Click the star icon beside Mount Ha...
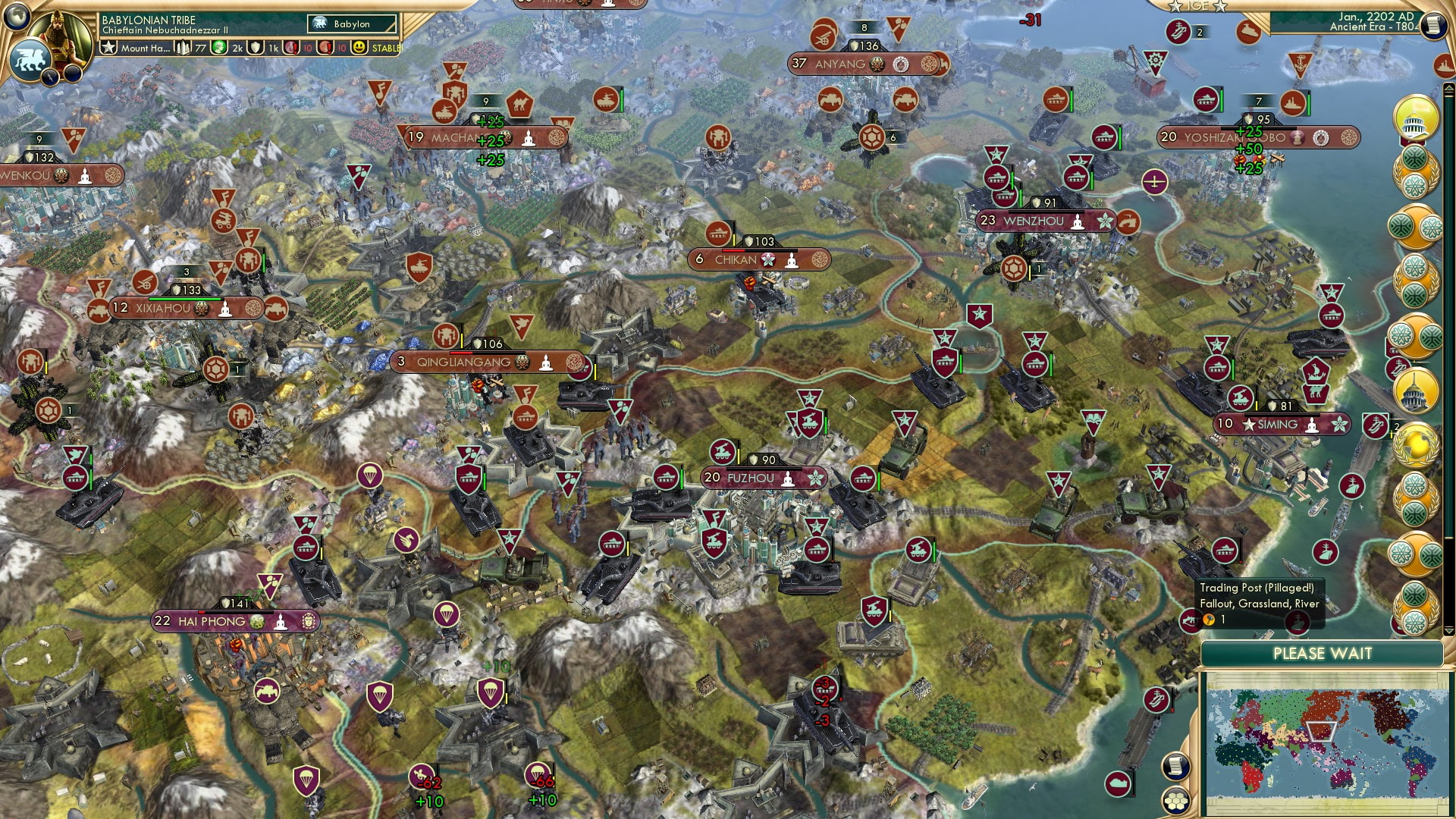Image resolution: width=1456 pixels, height=819 pixels. tap(110, 48)
